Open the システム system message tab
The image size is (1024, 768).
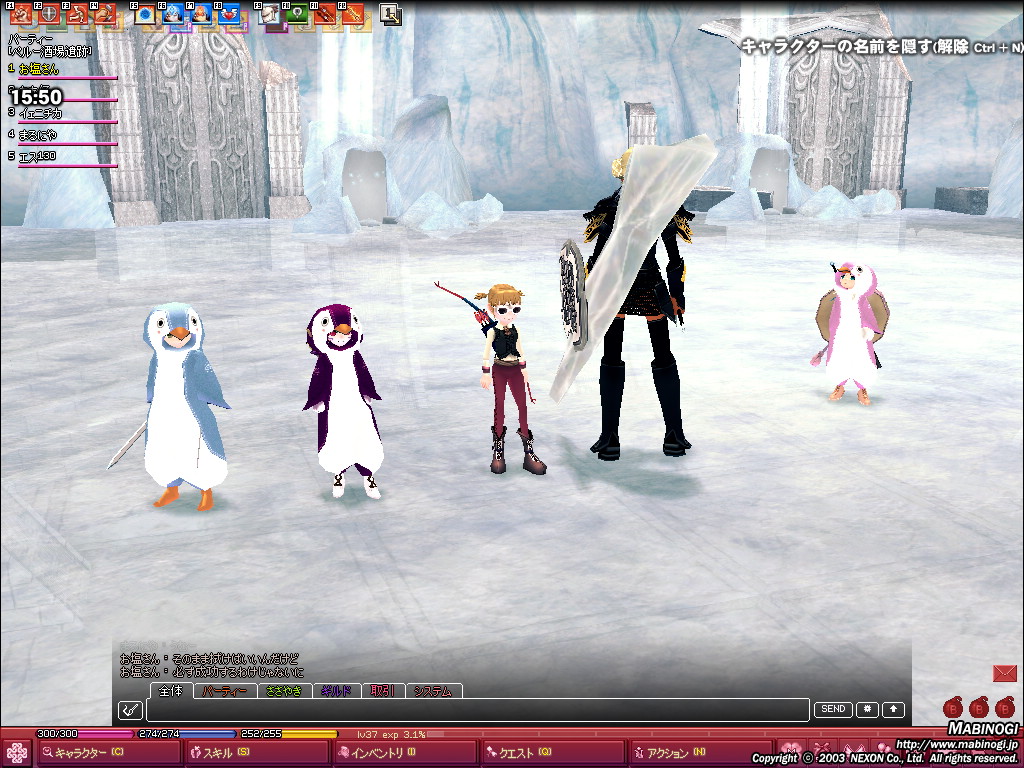pos(433,691)
